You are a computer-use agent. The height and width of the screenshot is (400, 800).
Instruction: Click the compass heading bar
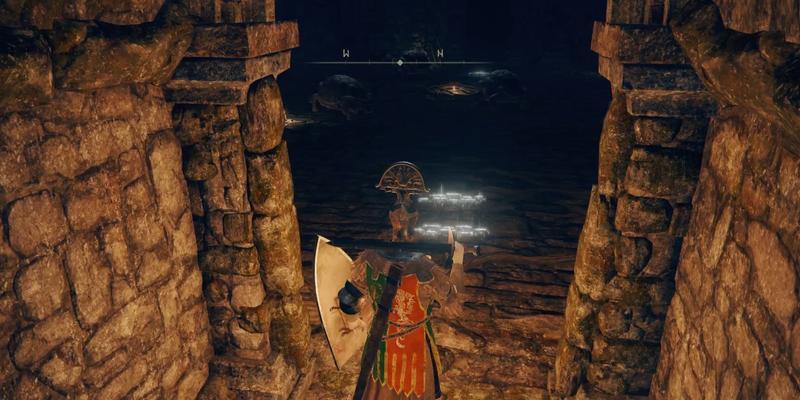click(399, 61)
